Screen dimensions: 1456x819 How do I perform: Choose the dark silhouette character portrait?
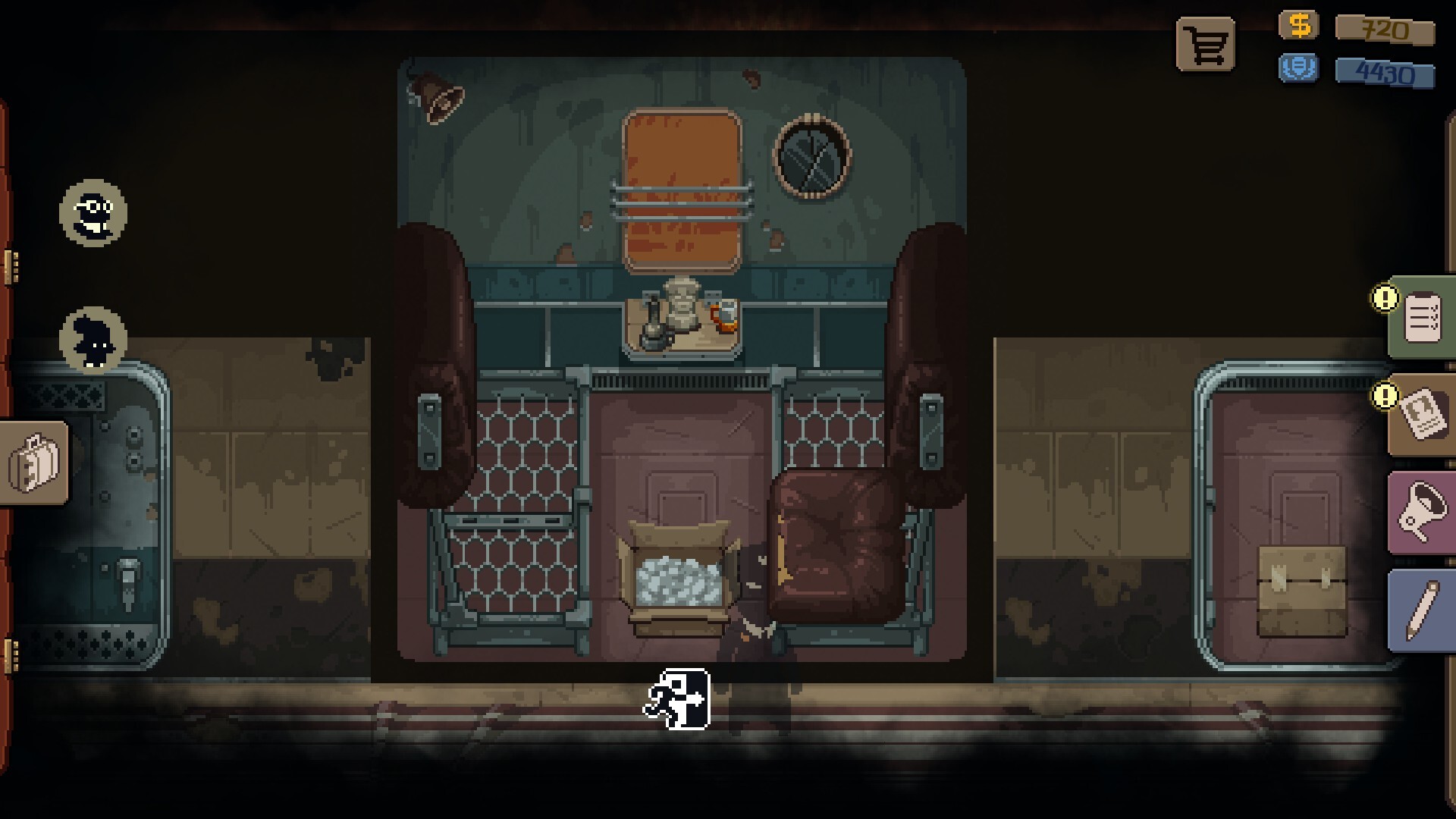(93, 340)
